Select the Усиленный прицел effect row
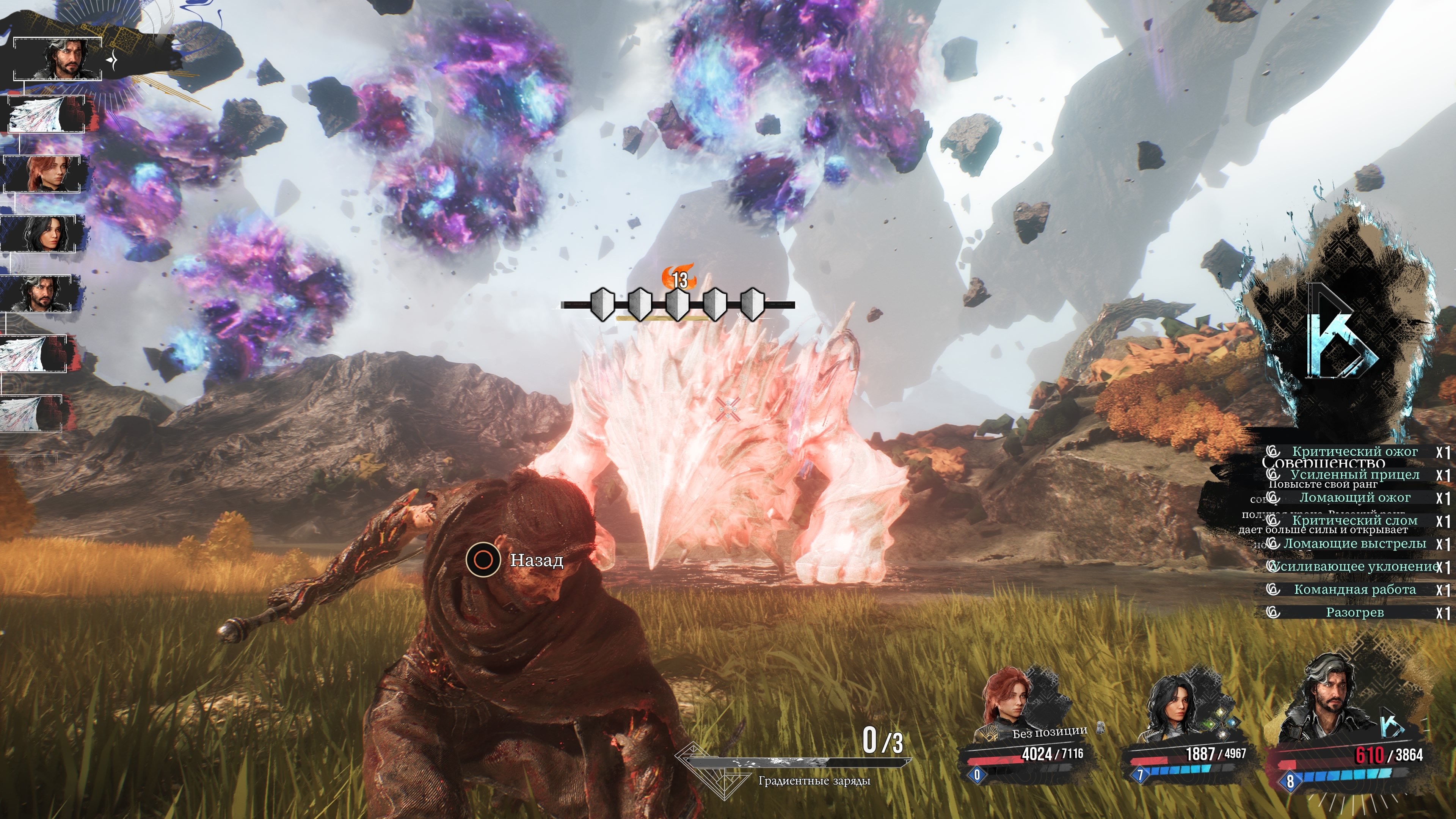 coord(1354,475)
